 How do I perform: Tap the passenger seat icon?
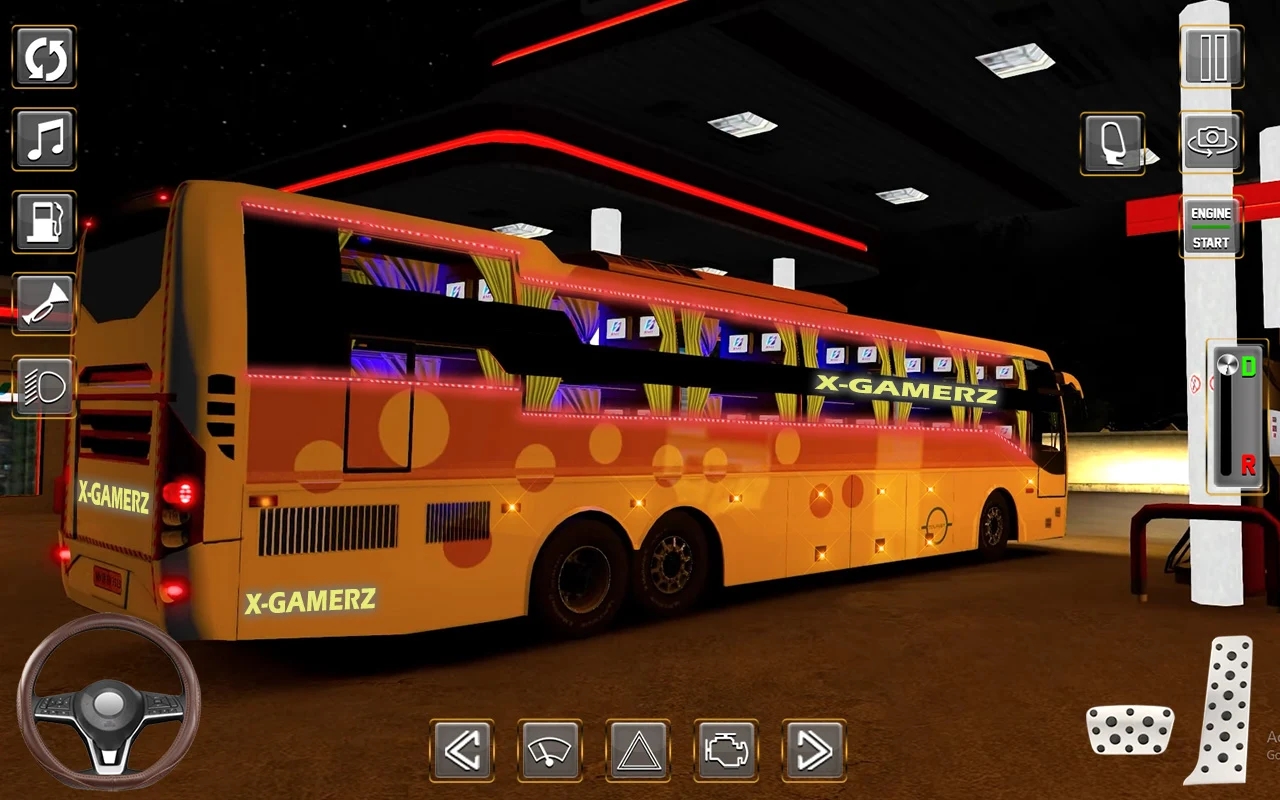pos(1112,143)
